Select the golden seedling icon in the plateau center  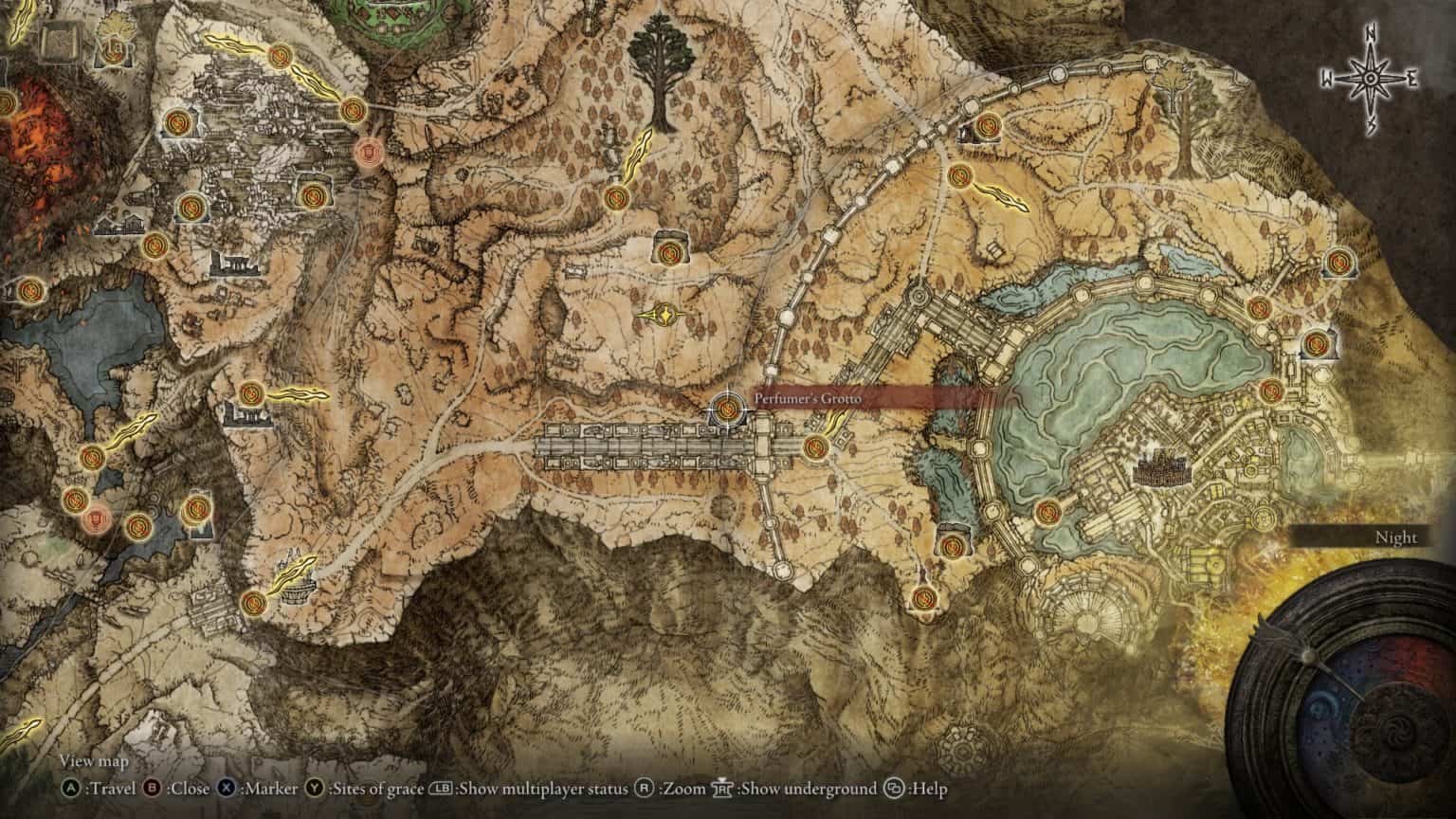pyautogui.click(x=664, y=314)
